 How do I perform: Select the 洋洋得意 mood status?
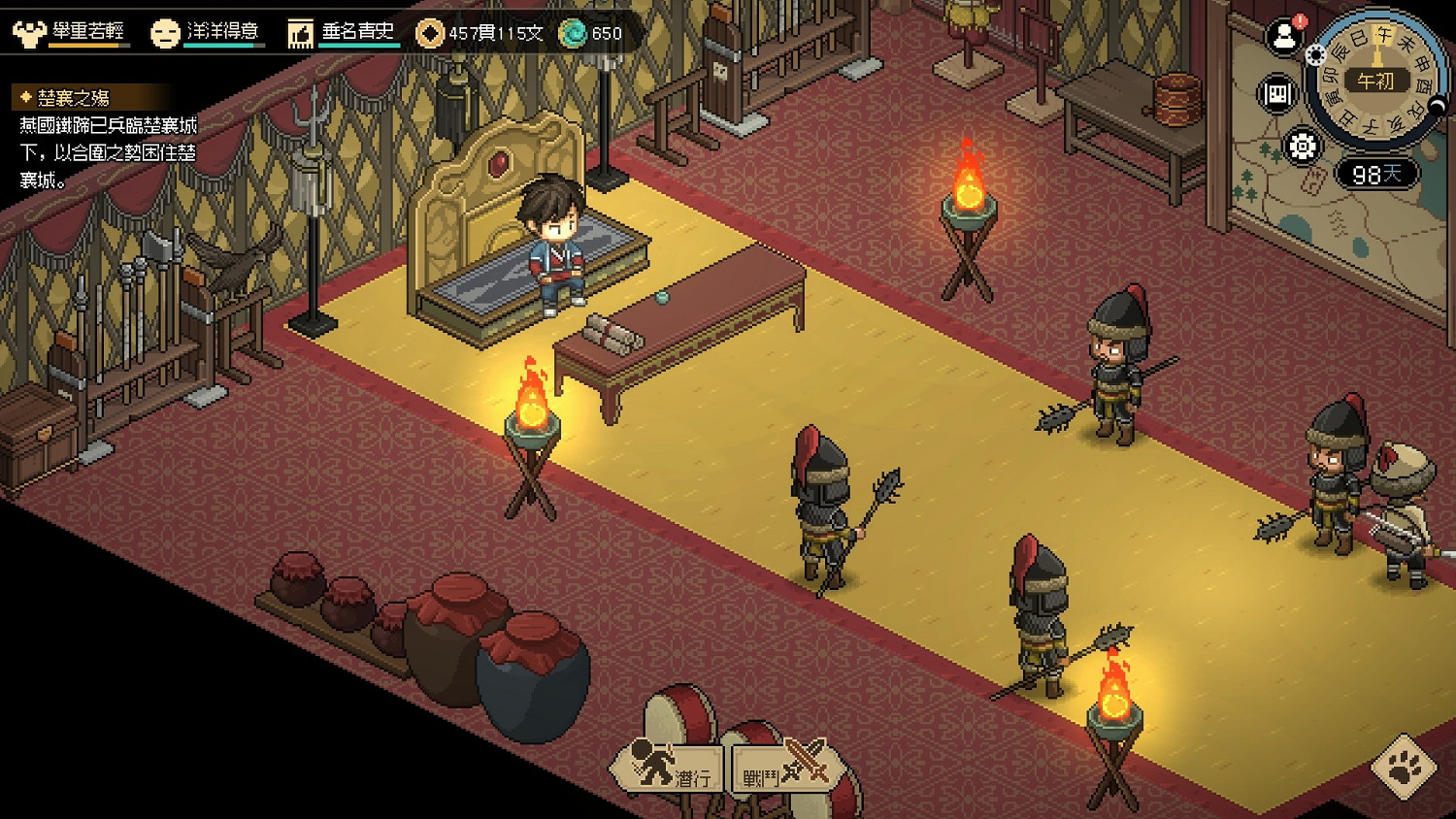[x=206, y=32]
